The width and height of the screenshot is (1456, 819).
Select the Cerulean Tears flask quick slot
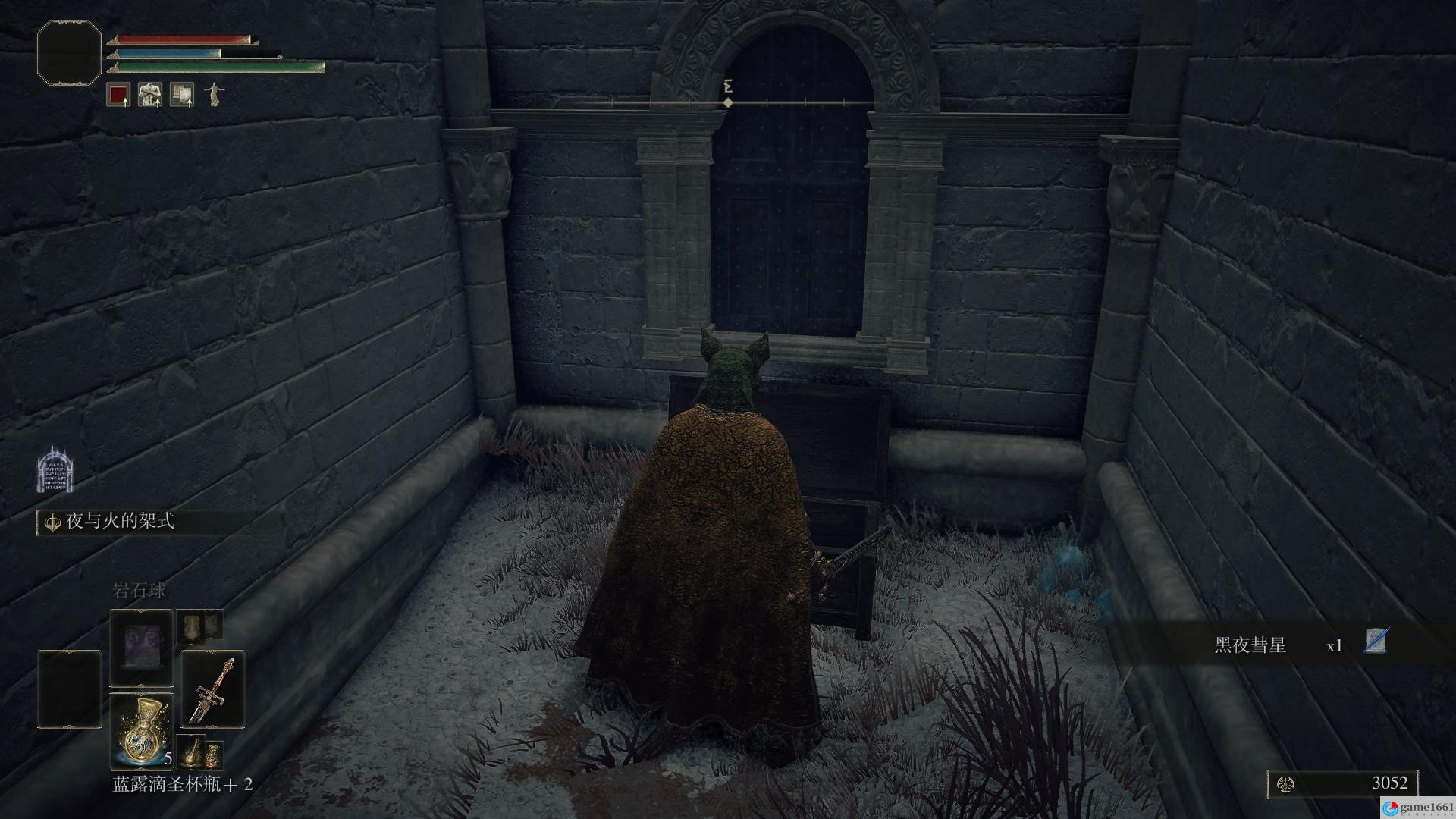[142, 730]
